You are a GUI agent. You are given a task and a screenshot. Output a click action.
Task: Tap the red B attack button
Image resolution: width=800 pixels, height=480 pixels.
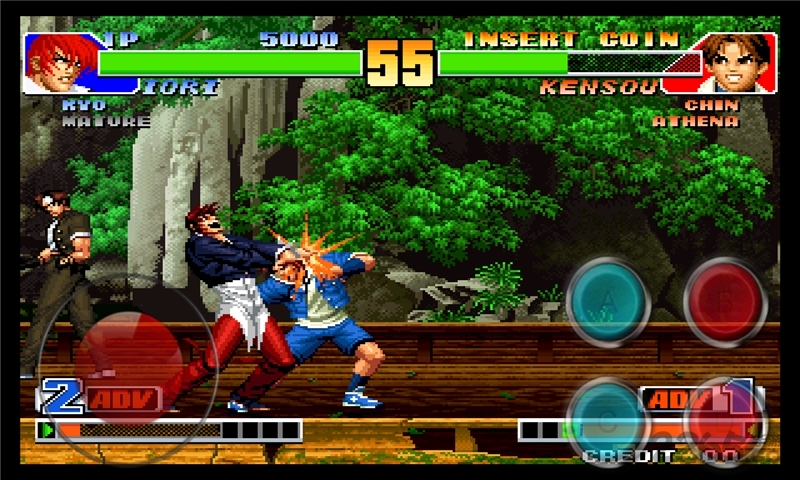click(x=725, y=301)
